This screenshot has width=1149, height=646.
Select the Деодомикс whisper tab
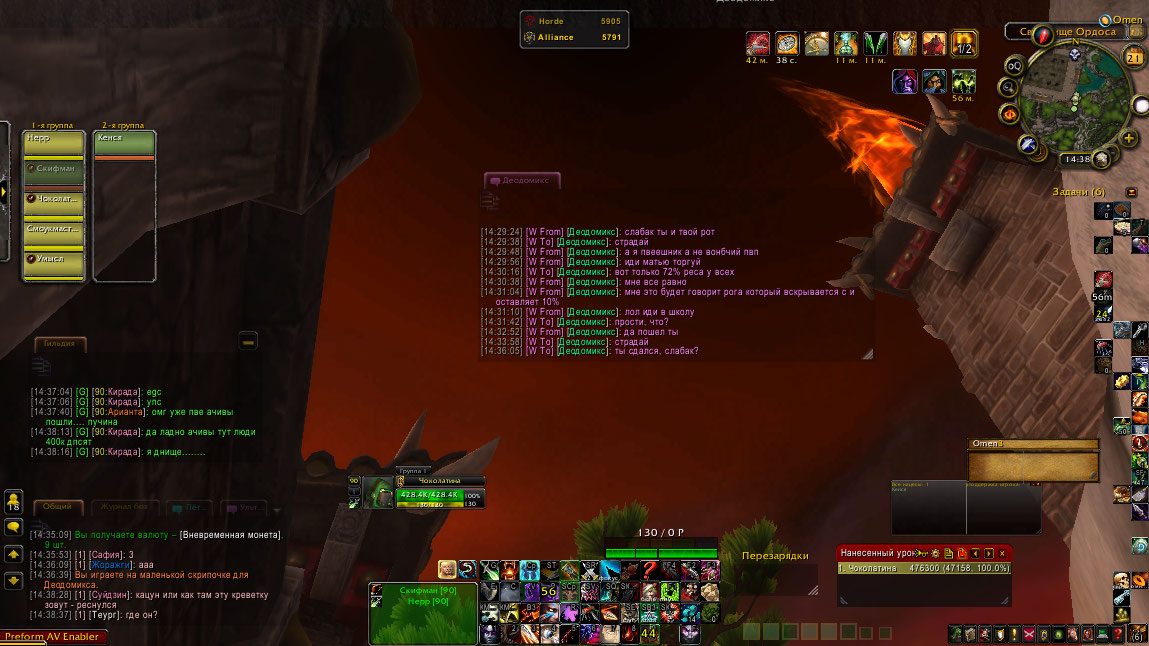coord(524,181)
